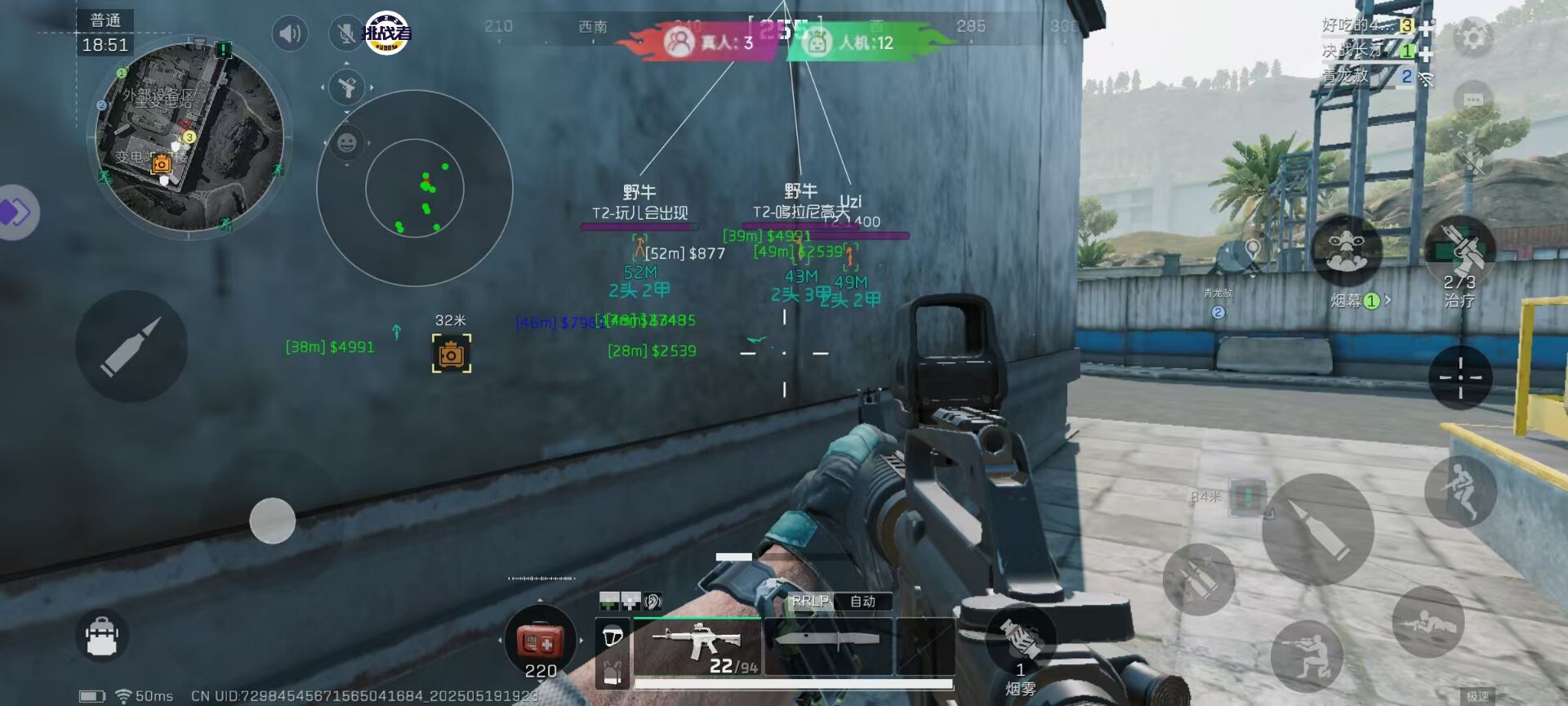This screenshot has width=1568, height=706.
Task: Tap the crouch stance button
Action: [x=1307, y=656]
